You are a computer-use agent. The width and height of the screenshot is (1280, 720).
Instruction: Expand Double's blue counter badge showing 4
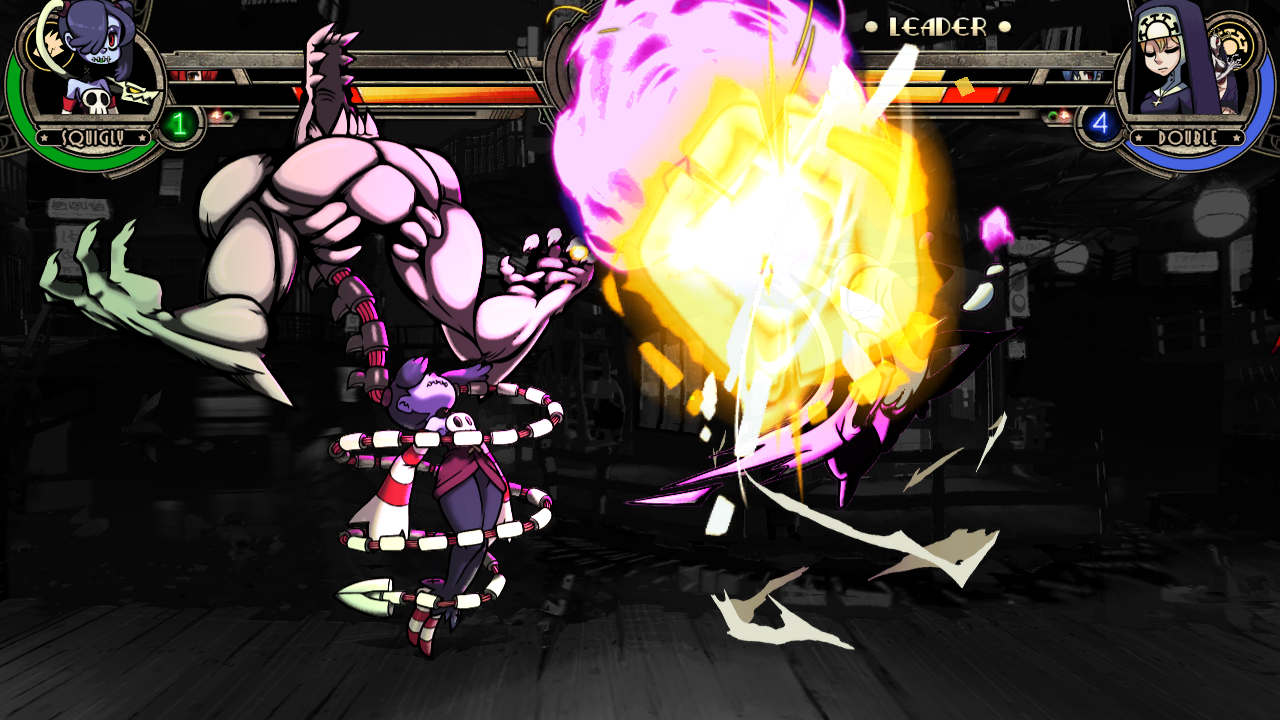point(1100,122)
